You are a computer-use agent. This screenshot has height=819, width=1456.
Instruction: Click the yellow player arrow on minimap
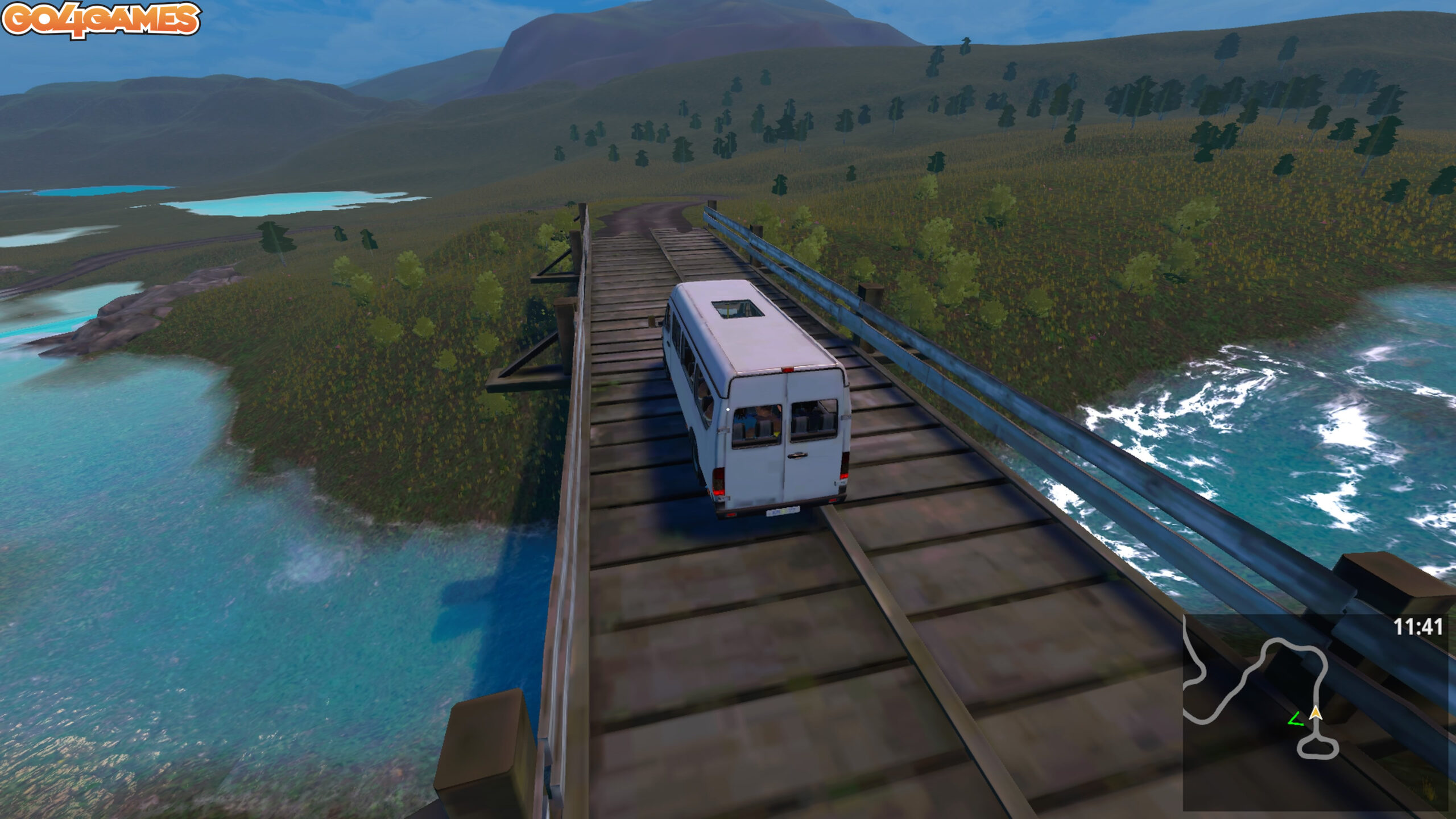point(1315,713)
